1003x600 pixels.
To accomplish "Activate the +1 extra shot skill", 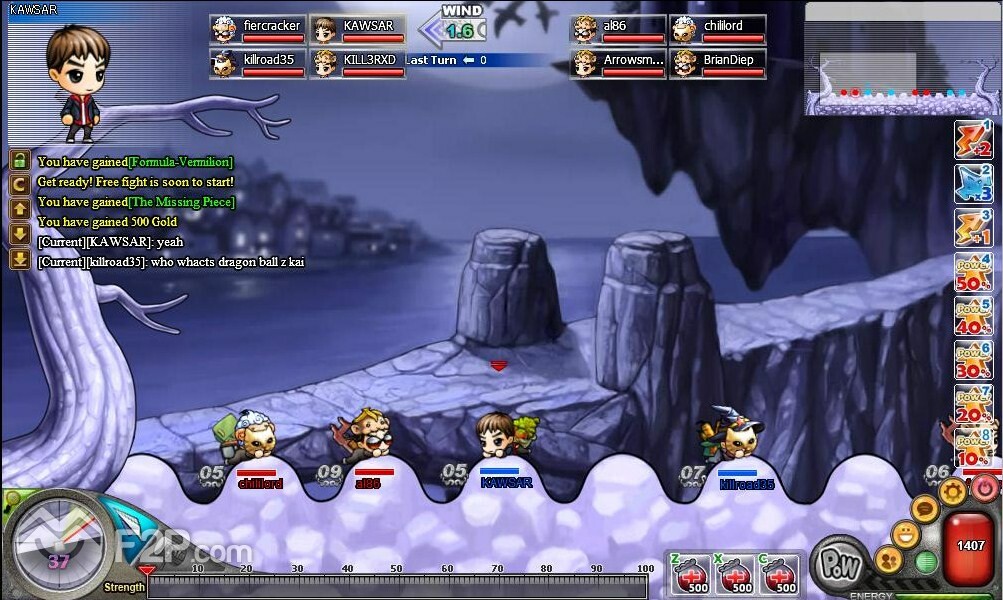I will 972,229.
